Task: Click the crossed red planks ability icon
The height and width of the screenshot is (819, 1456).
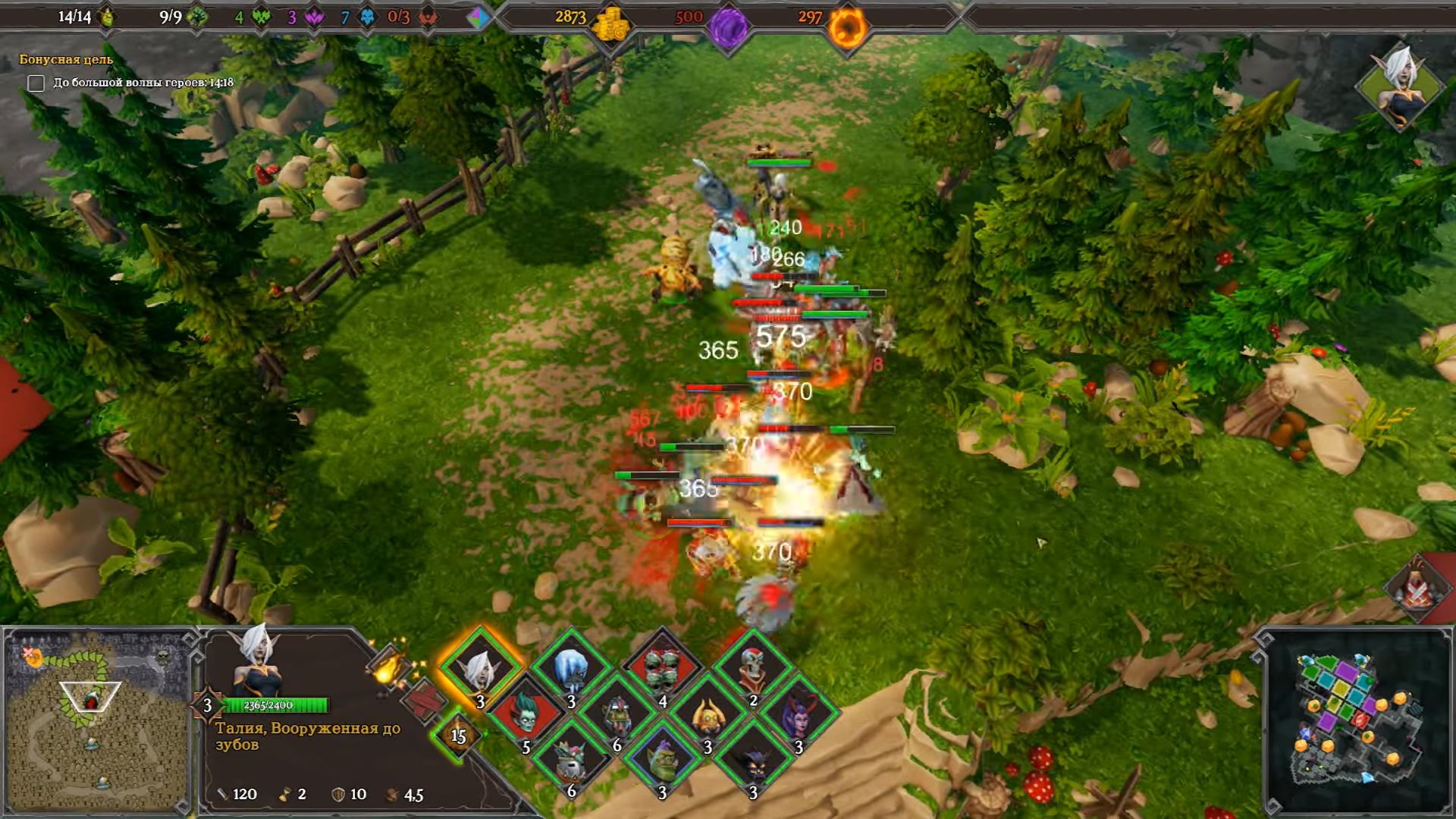Action: coord(423,701)
